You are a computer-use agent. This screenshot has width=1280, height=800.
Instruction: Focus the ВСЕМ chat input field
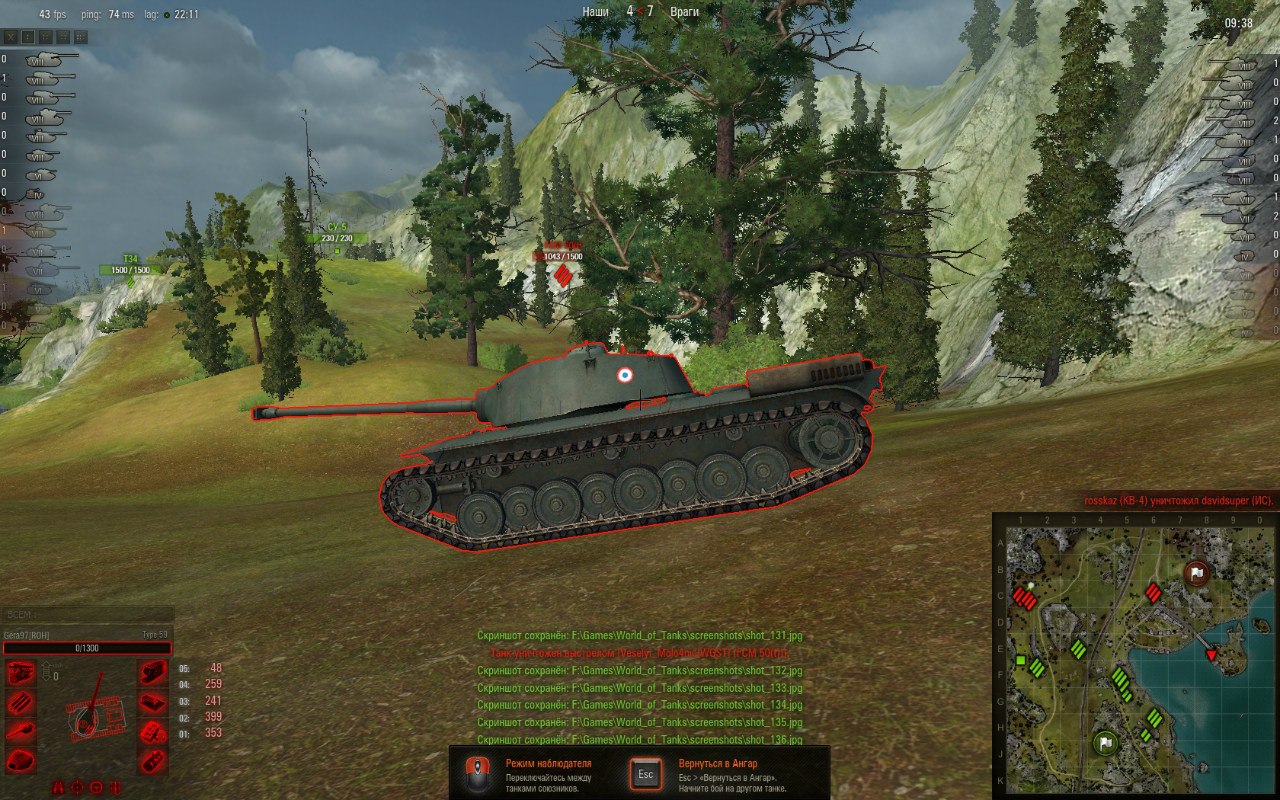[x=87, y=614]
